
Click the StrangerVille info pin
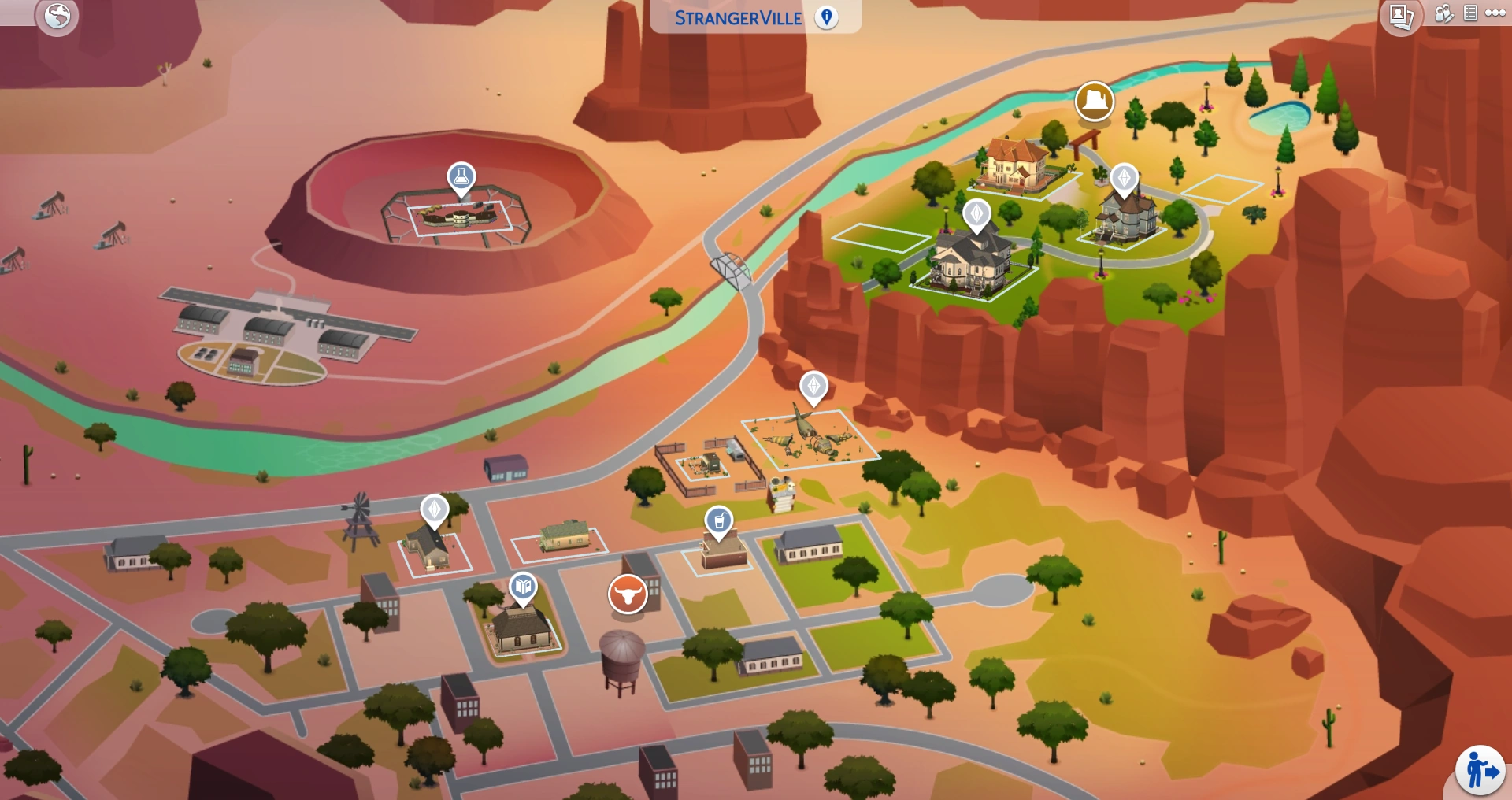tap(827, 16)
